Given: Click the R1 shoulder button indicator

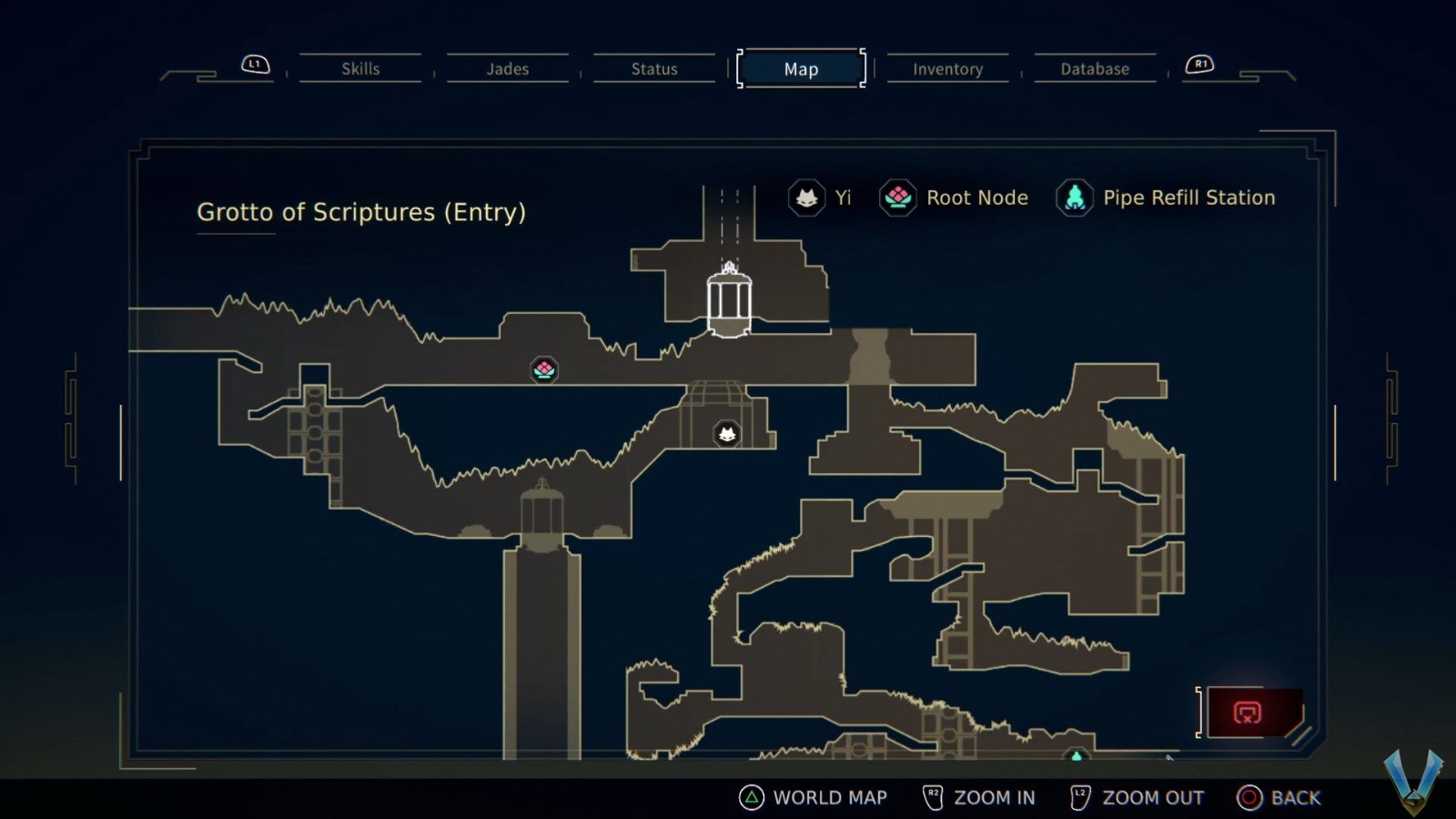Looking at the screenshot, I should point(1201,64).
